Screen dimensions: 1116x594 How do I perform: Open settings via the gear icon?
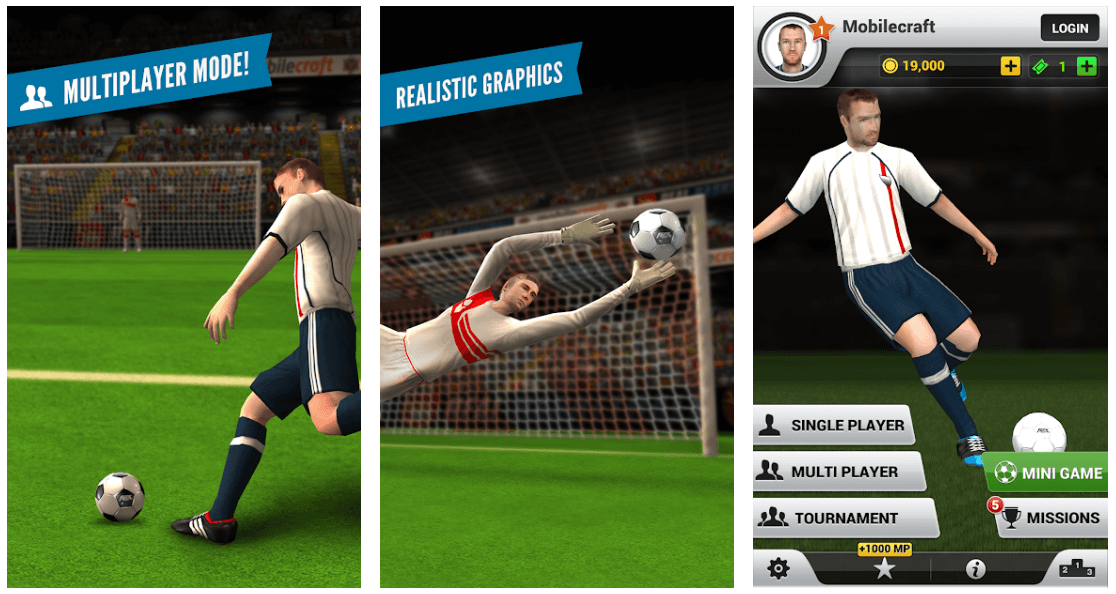pyautogui.click(x=778, y=569)
